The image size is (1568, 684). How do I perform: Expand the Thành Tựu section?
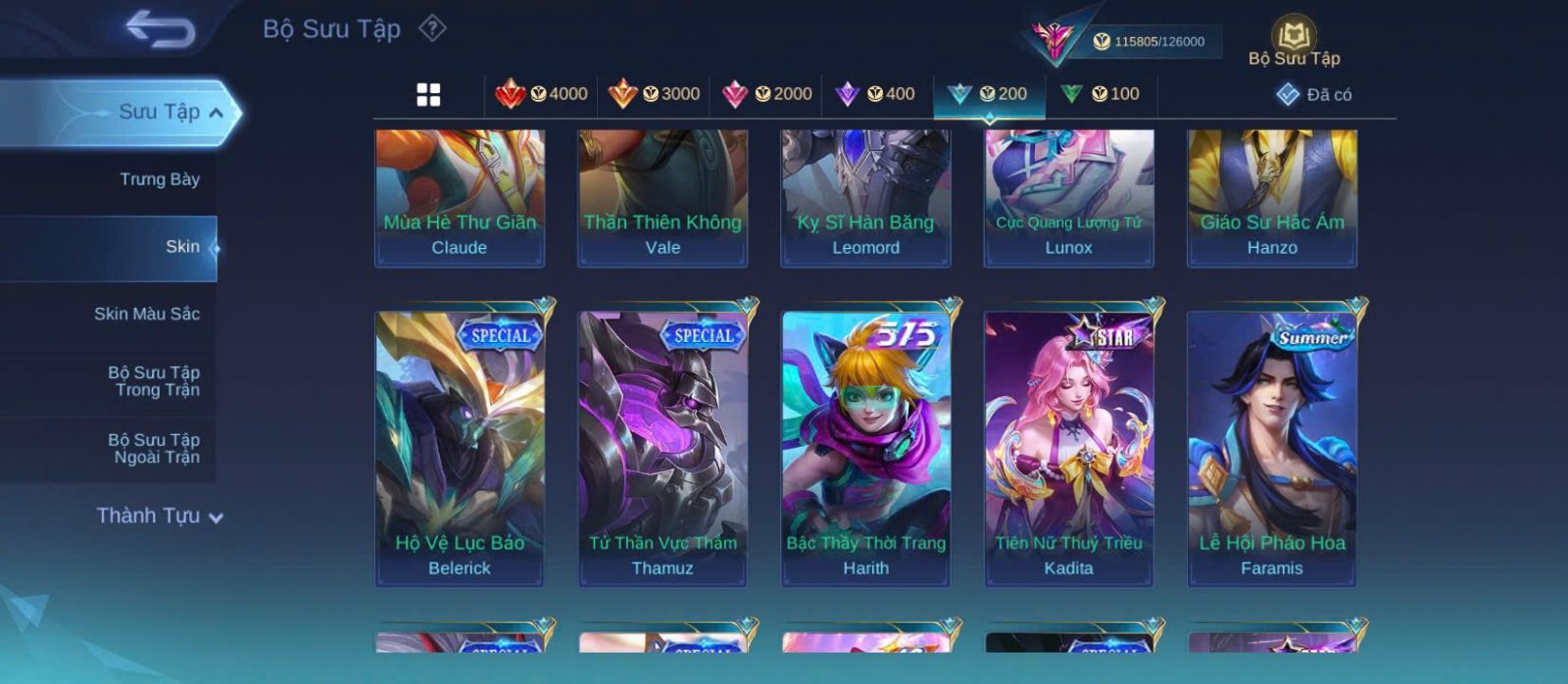point(160,516)
